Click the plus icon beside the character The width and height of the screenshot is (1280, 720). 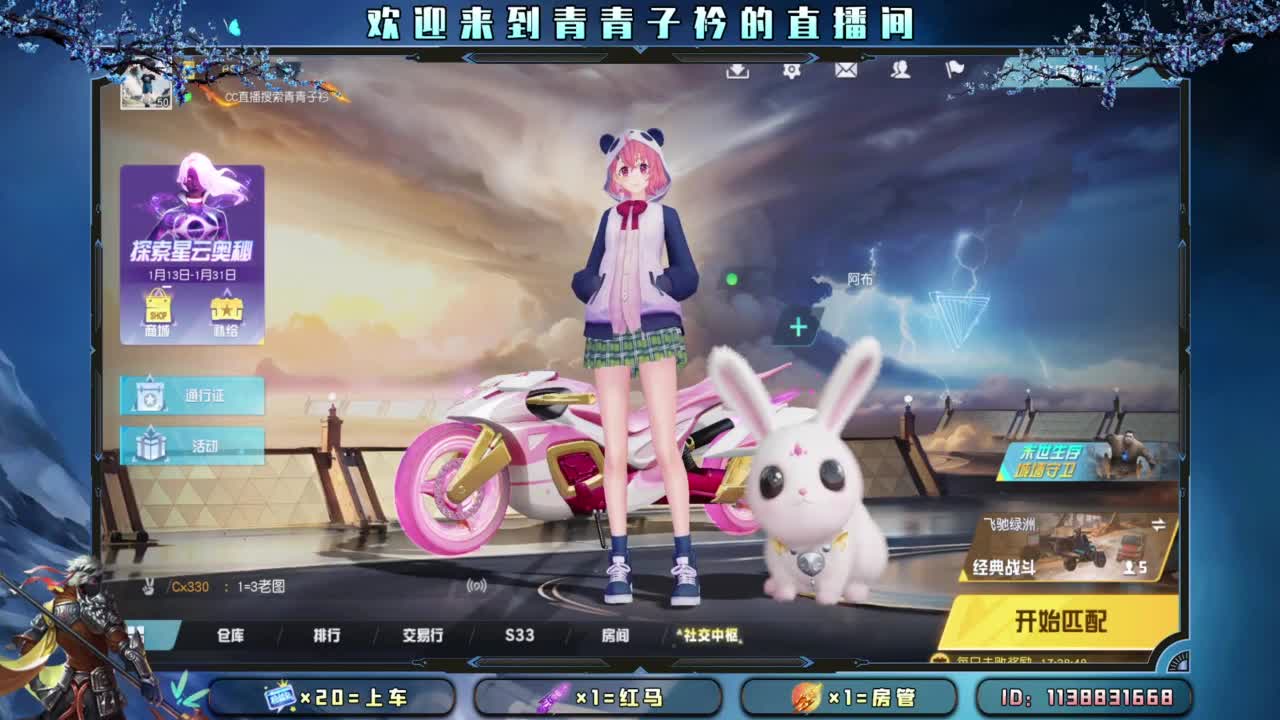(x=797, y=326)
